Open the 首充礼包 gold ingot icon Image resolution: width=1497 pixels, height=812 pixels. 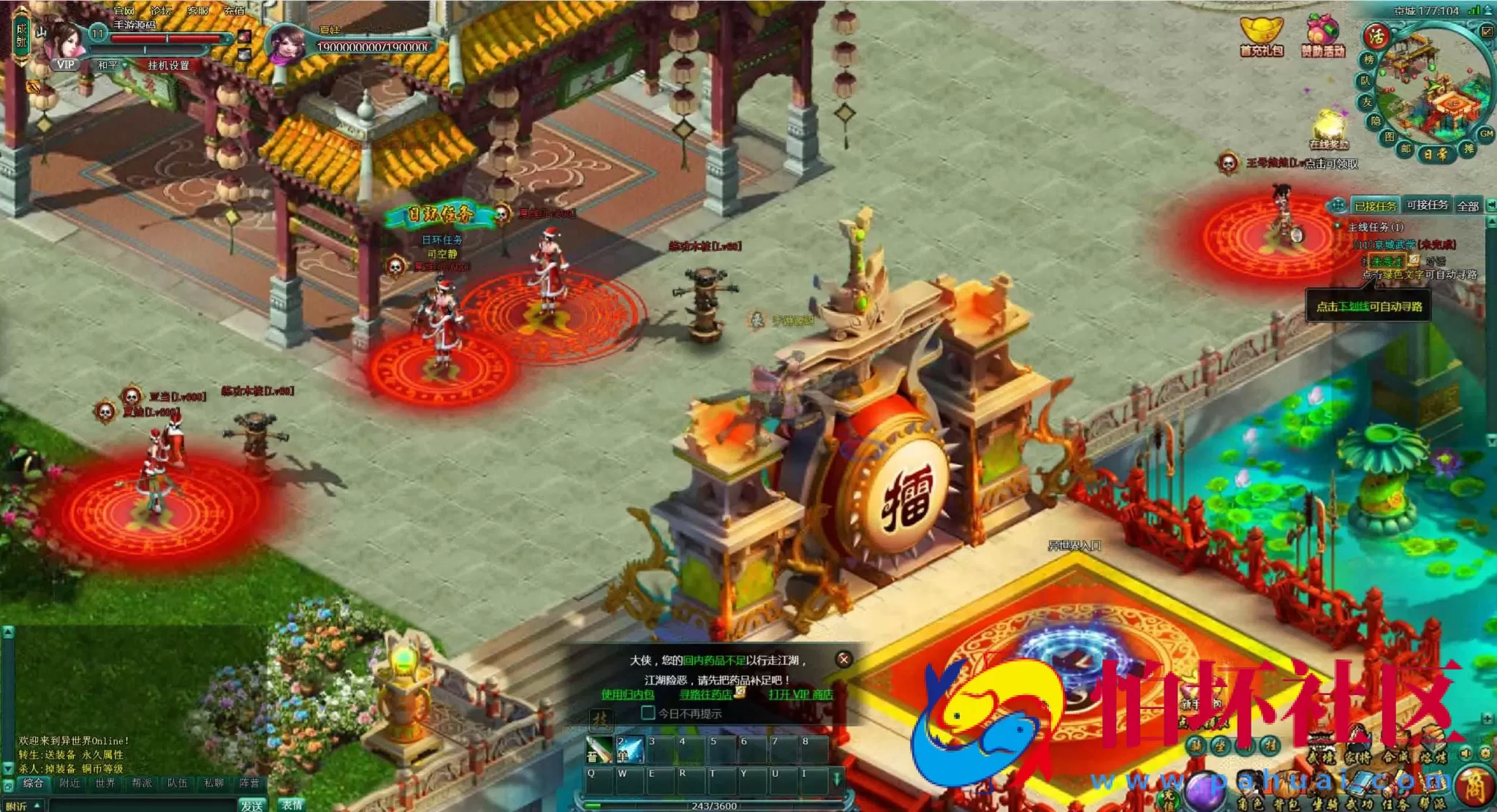(x=1261, y=35)
